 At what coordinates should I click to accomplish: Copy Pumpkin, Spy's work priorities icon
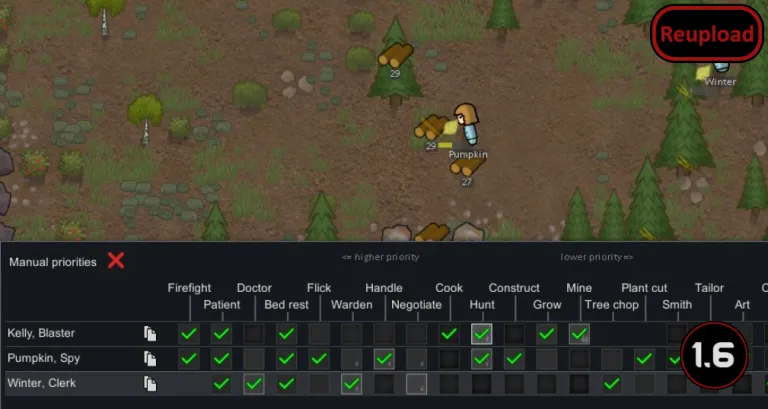click(150, 358)
